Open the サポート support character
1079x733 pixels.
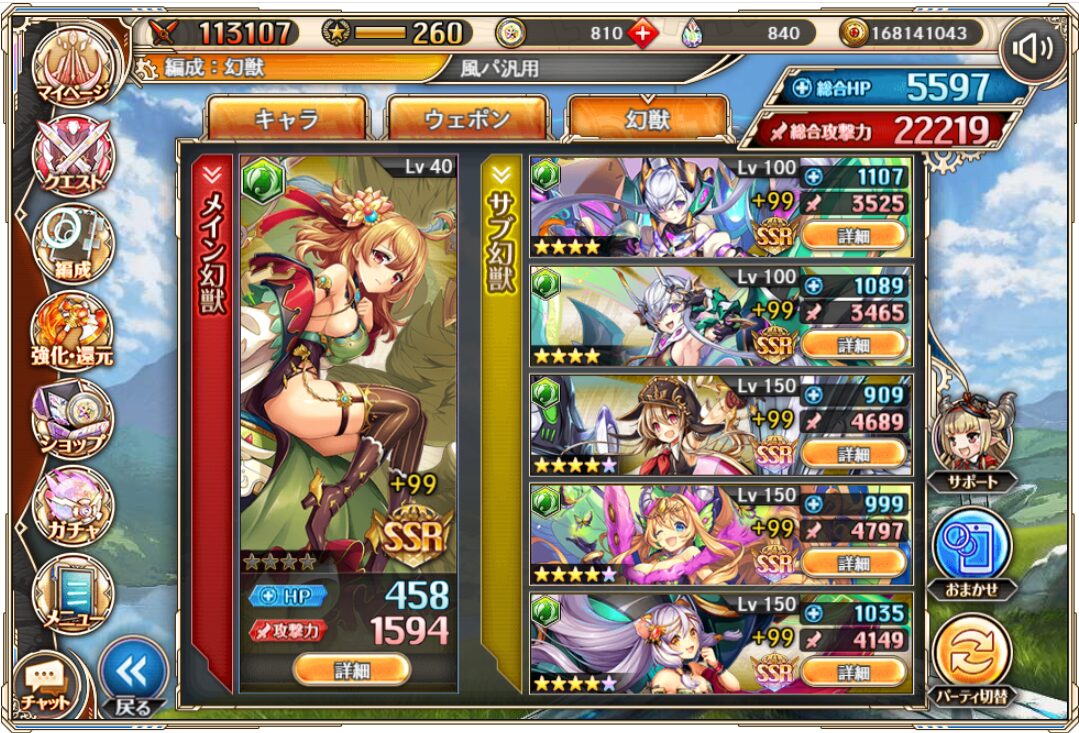(972, 442)
